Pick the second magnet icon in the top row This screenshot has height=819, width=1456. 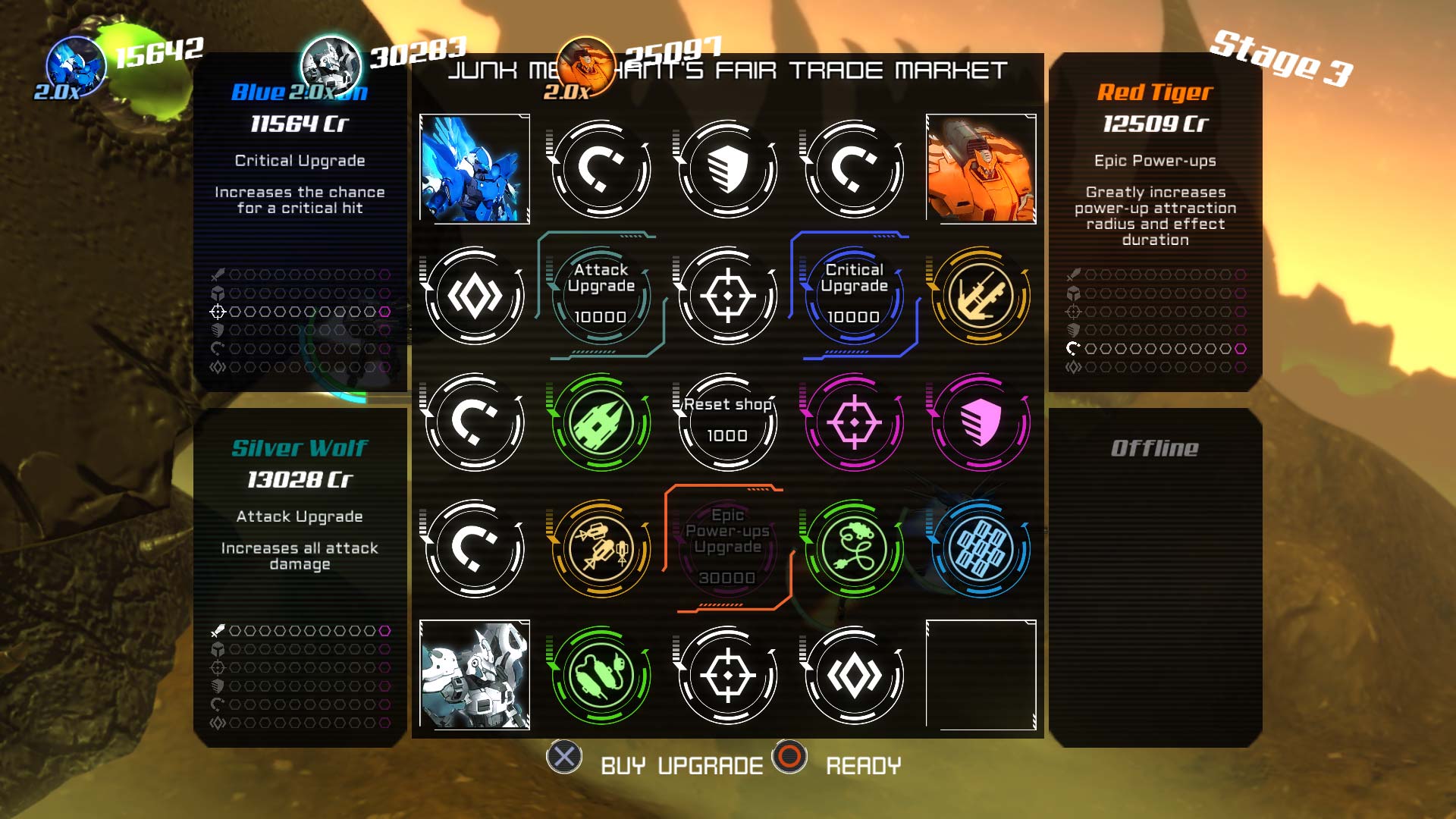[x=855, y=169]
